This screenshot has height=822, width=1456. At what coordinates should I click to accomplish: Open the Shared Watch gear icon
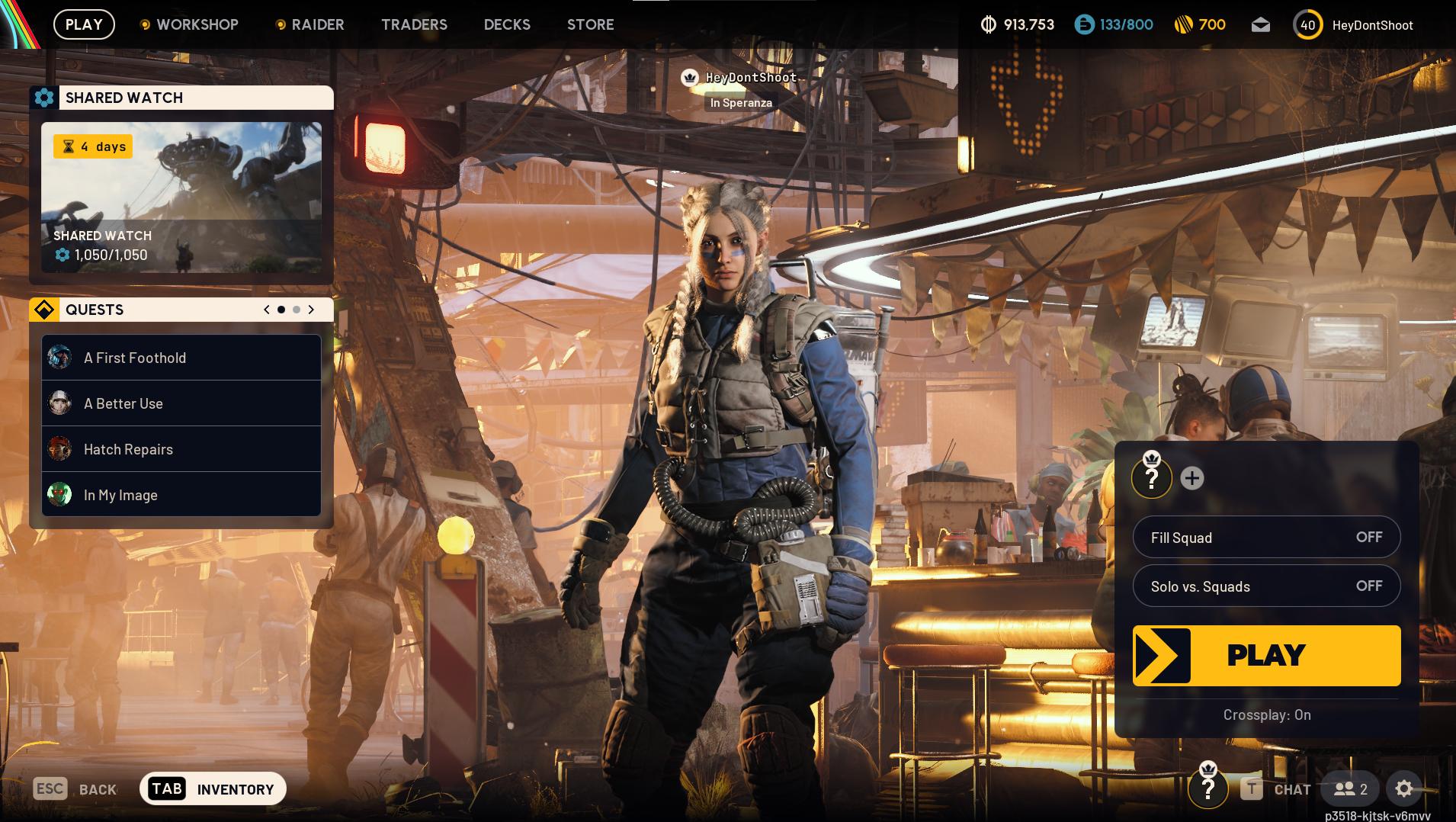pos(43,98)
